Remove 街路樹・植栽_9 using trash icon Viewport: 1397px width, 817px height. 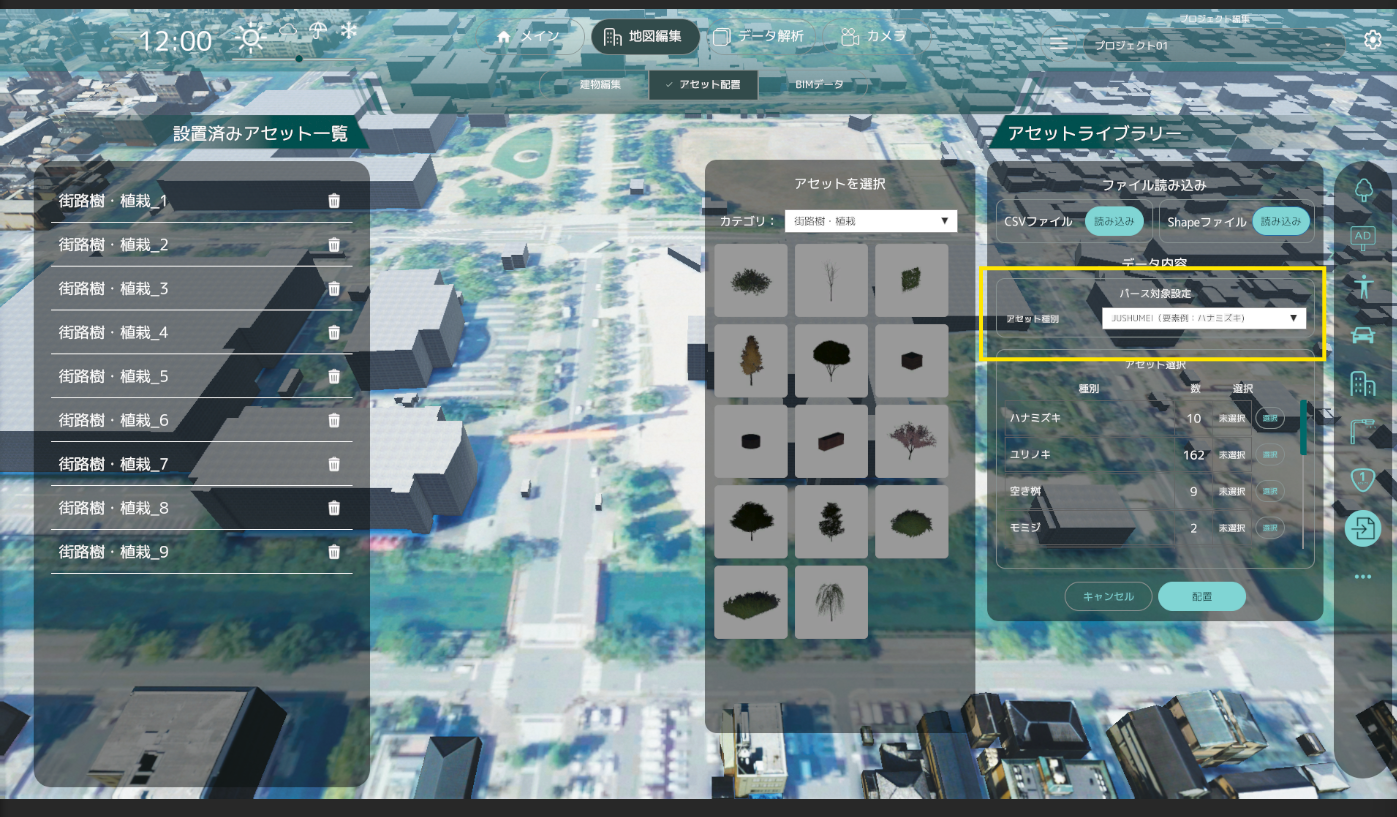334,551
